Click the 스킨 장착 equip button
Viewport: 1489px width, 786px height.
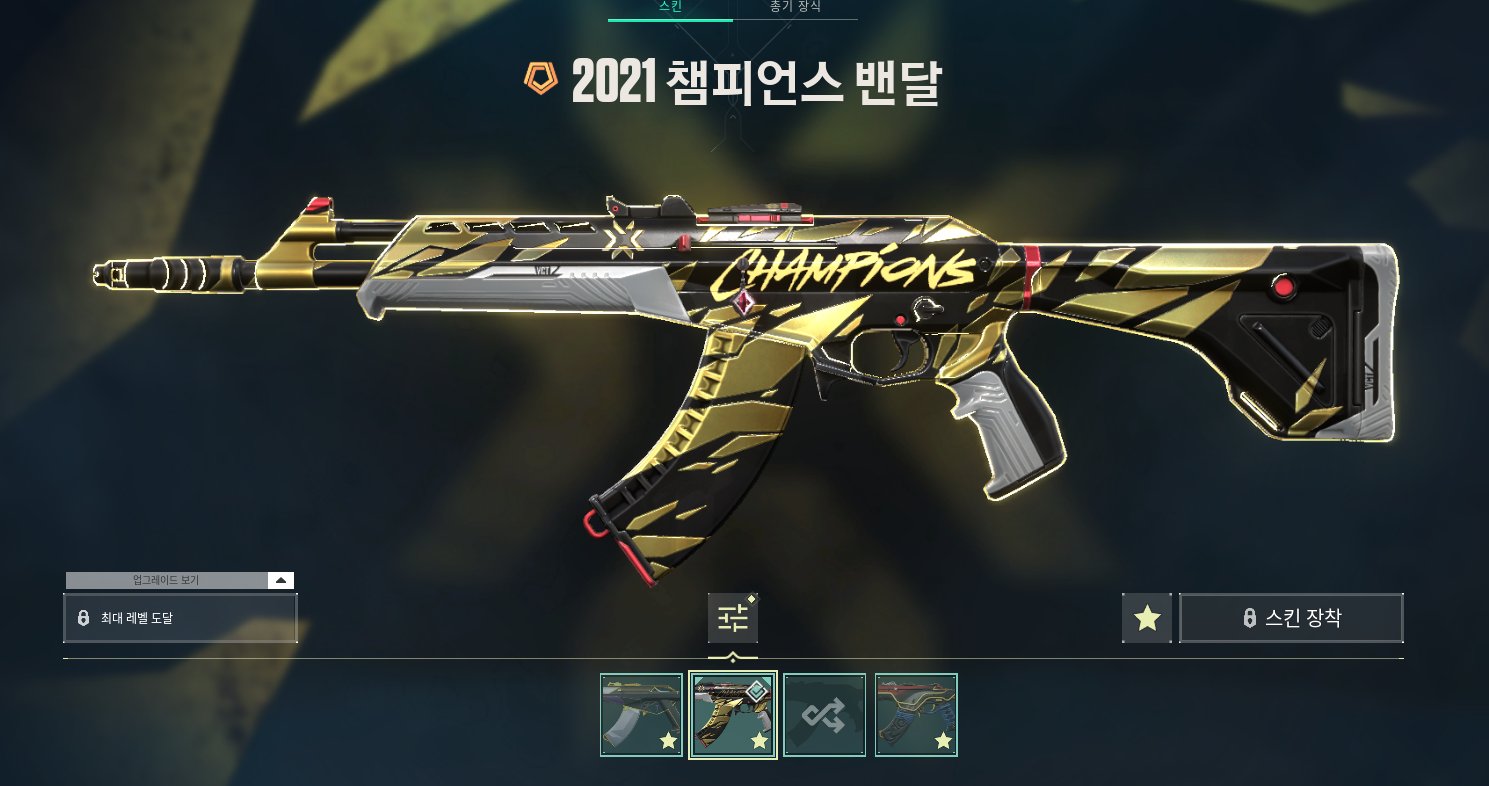coord(1291,618)
